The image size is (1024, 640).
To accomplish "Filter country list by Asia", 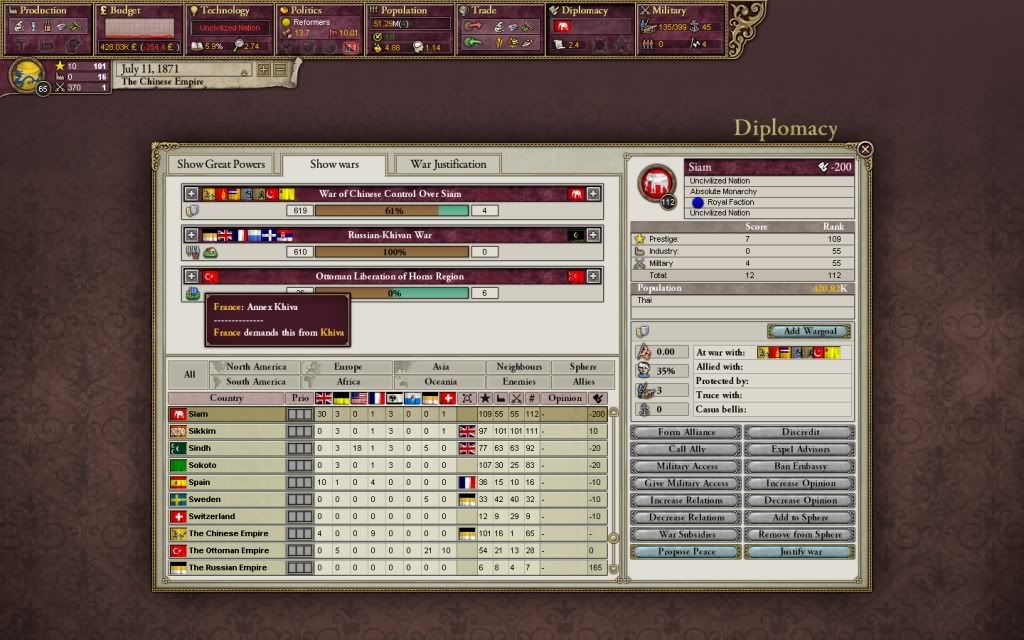I will coord(440,367).
